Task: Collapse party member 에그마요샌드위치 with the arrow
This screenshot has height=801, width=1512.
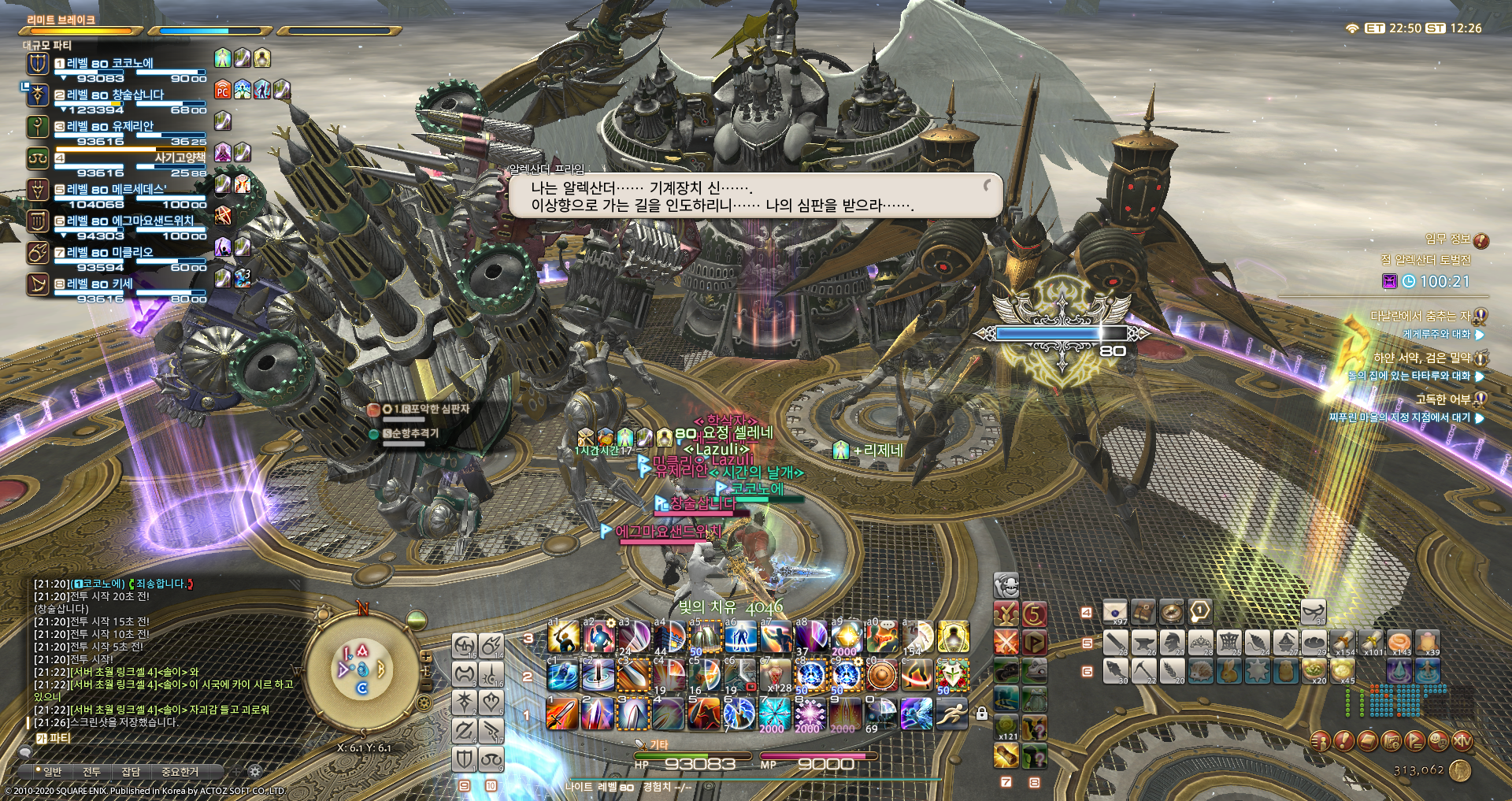Action: click(65, 235)
